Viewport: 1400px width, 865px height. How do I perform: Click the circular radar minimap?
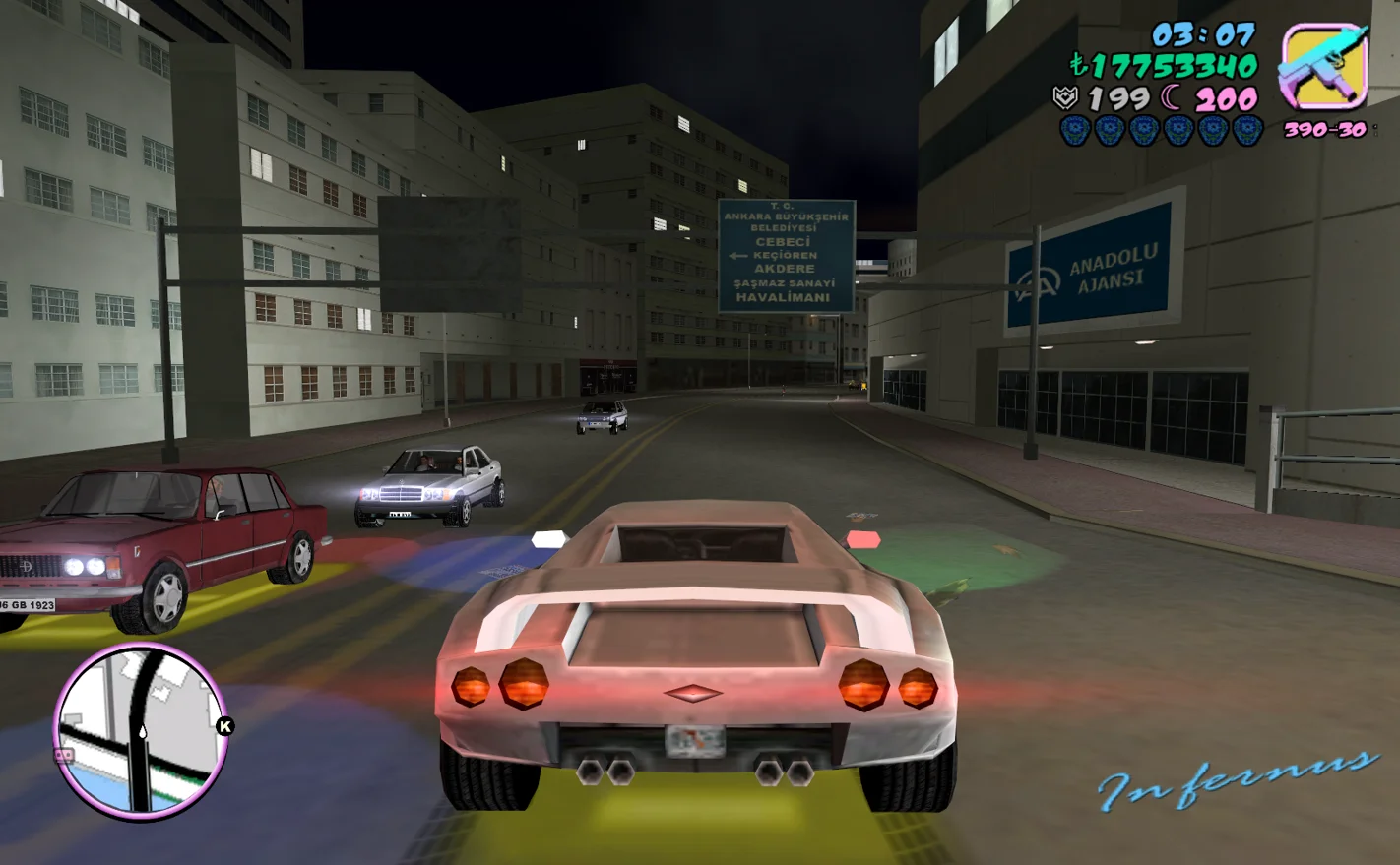(x=141, y=732)
